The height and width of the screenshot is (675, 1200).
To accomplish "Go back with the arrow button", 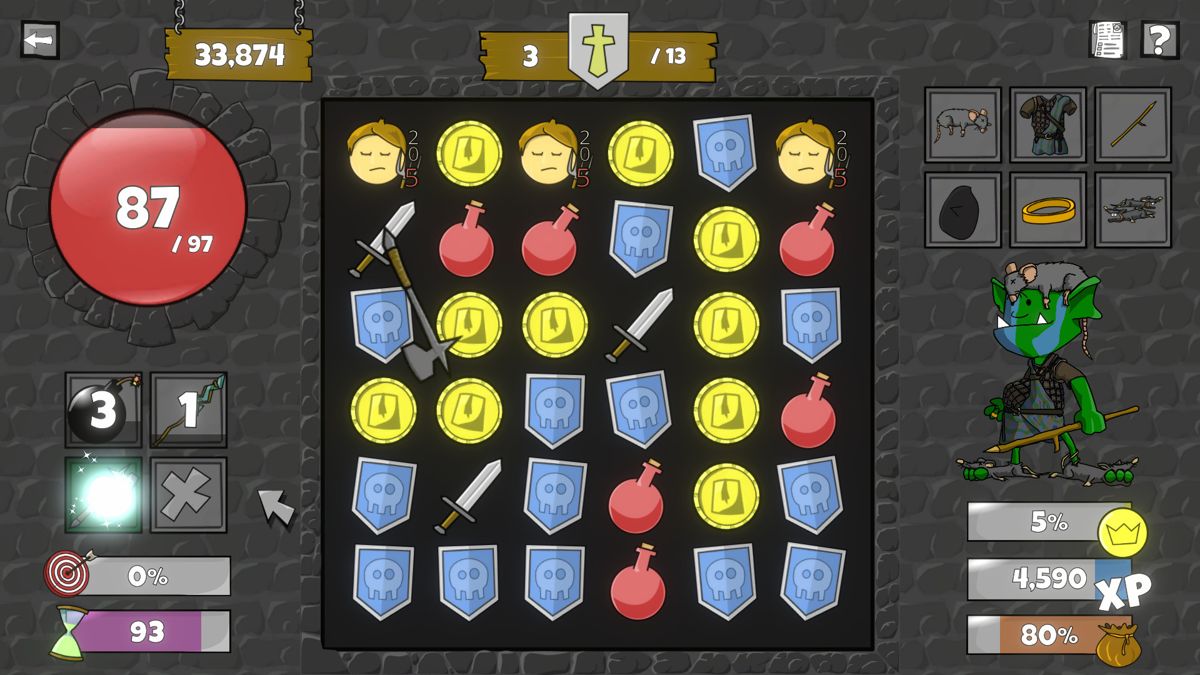I will 40,41.
